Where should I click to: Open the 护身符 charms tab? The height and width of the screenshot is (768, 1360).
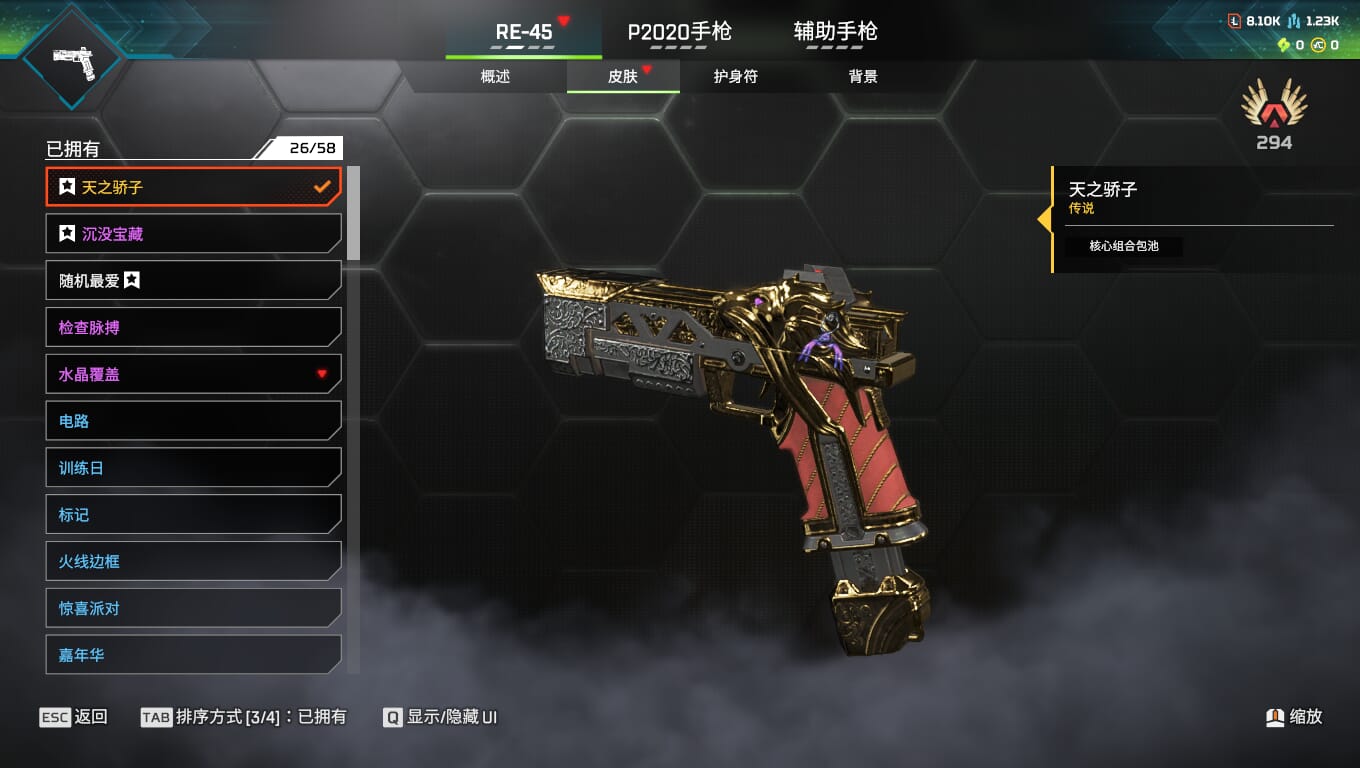point(735,77)
